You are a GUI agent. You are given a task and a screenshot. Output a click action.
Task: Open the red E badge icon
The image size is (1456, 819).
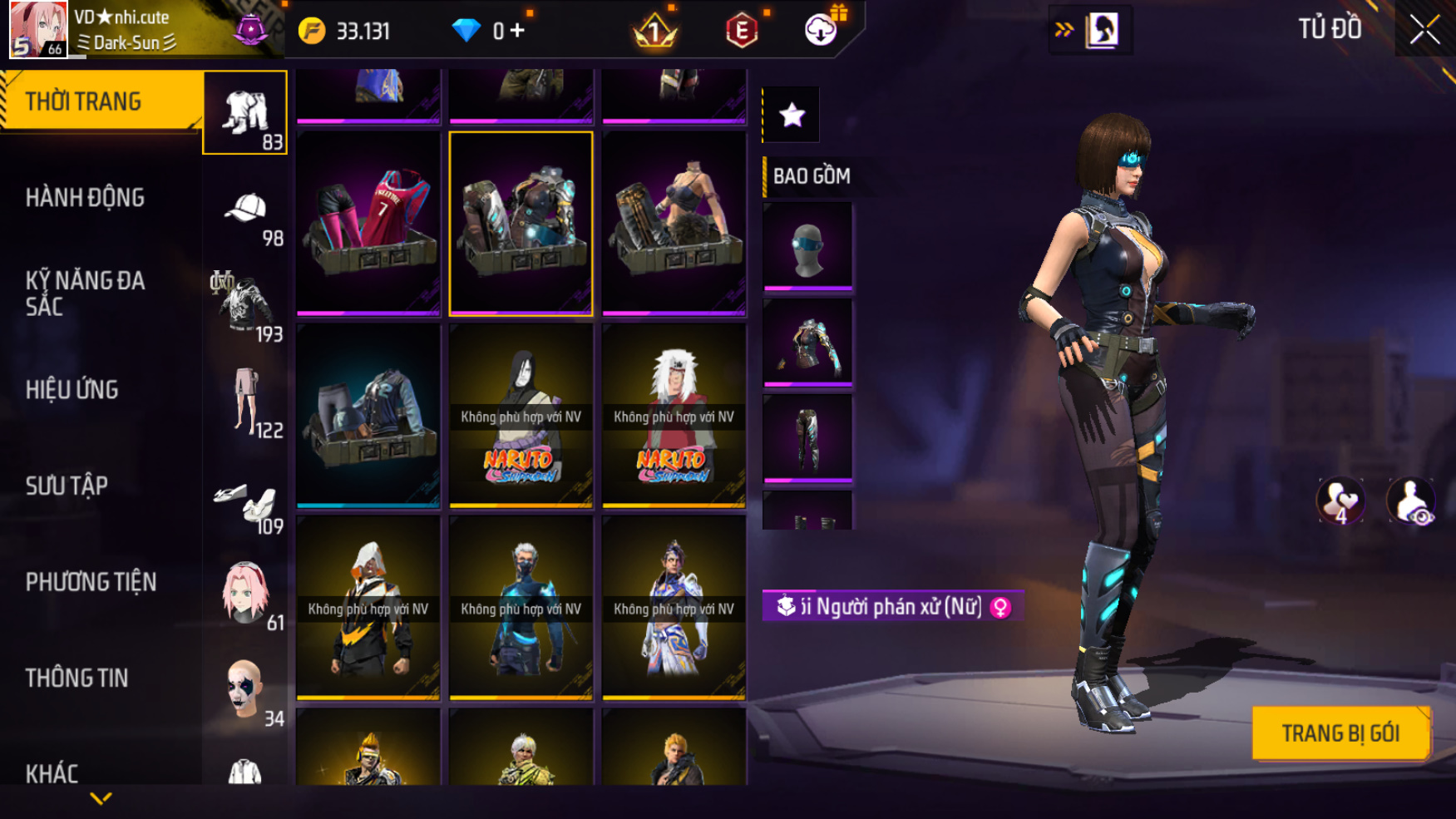point(741,32)
